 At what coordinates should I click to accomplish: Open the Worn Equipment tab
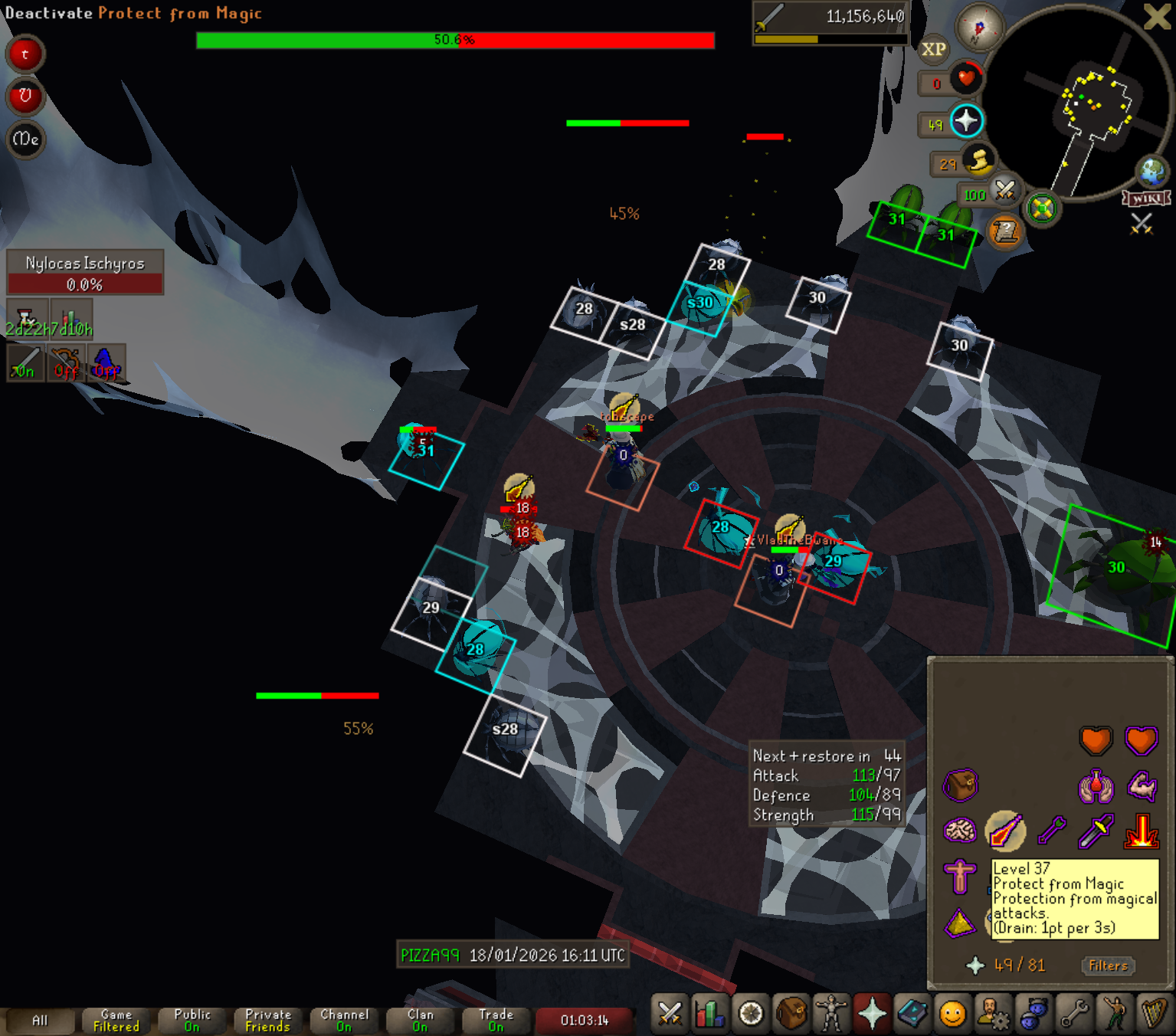pos(831,1014)
